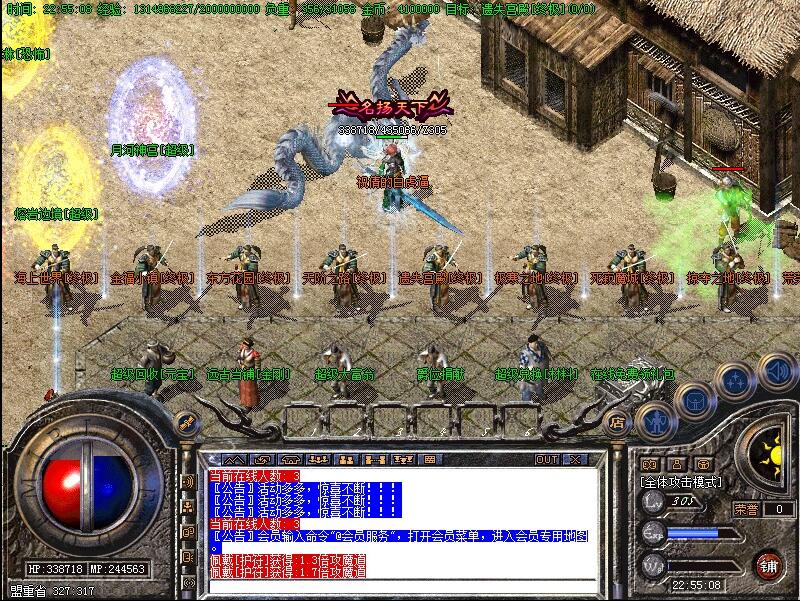Click the OUT logout button
This screenshot has width=800, height=601.
(547, 460)
